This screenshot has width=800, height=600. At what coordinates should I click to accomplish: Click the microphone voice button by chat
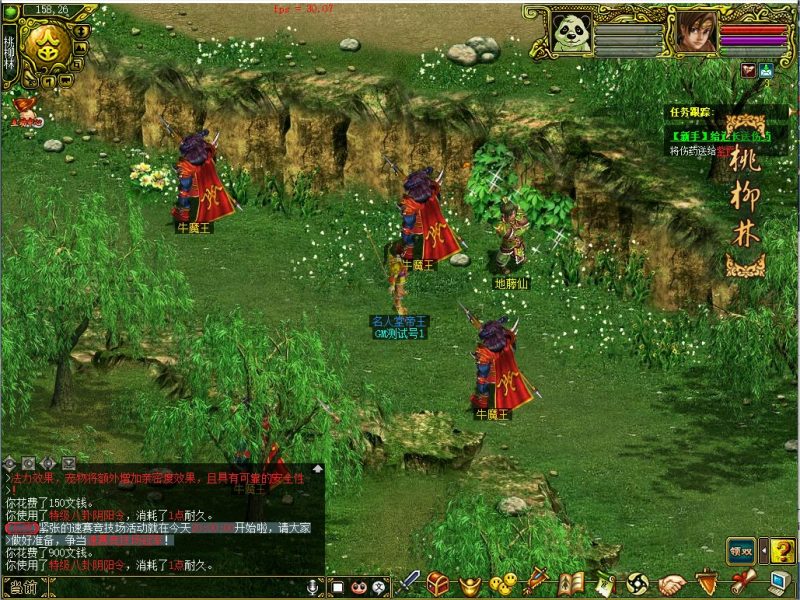pyautogui.click(x=314, y=587)
